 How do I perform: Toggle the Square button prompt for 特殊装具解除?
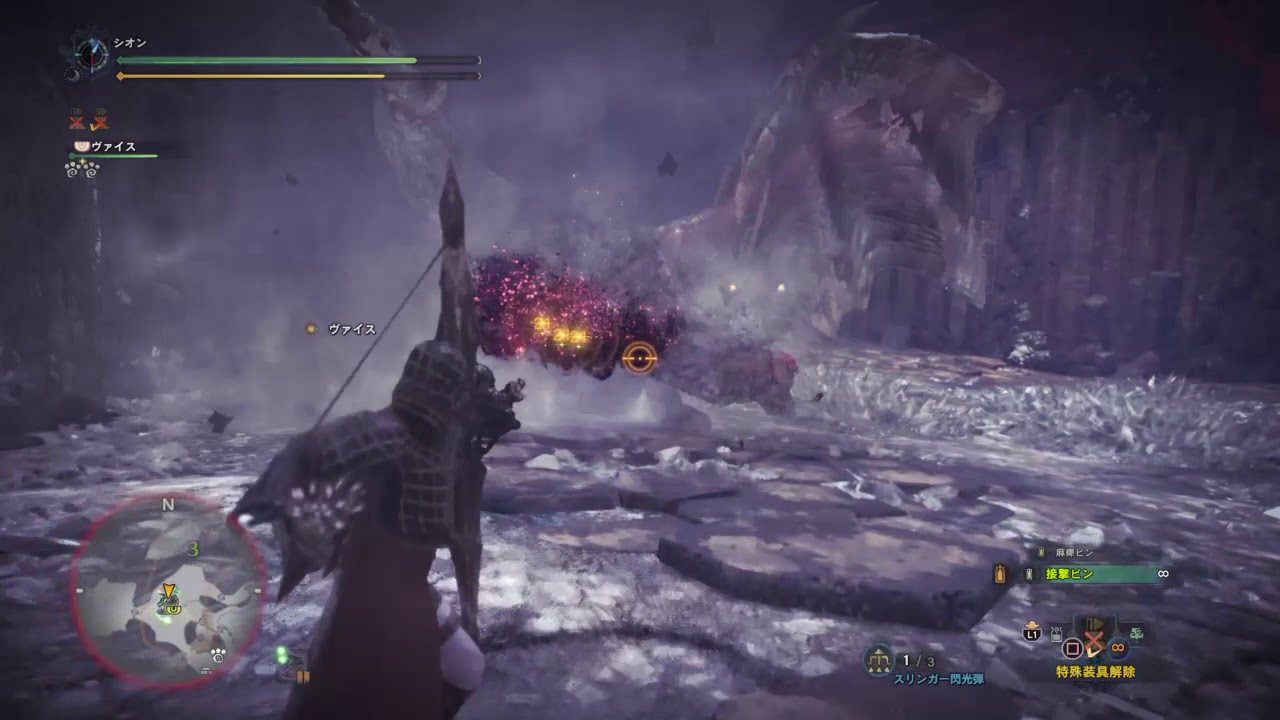1073,647
